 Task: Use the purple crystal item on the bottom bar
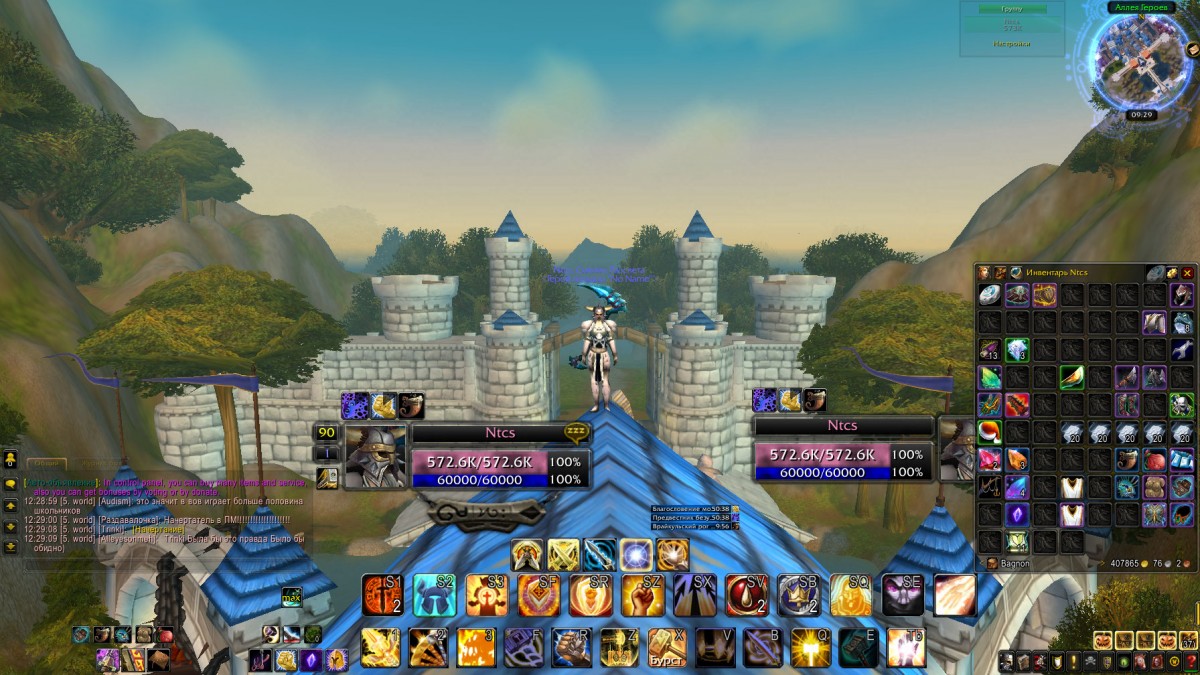point(311,659)
